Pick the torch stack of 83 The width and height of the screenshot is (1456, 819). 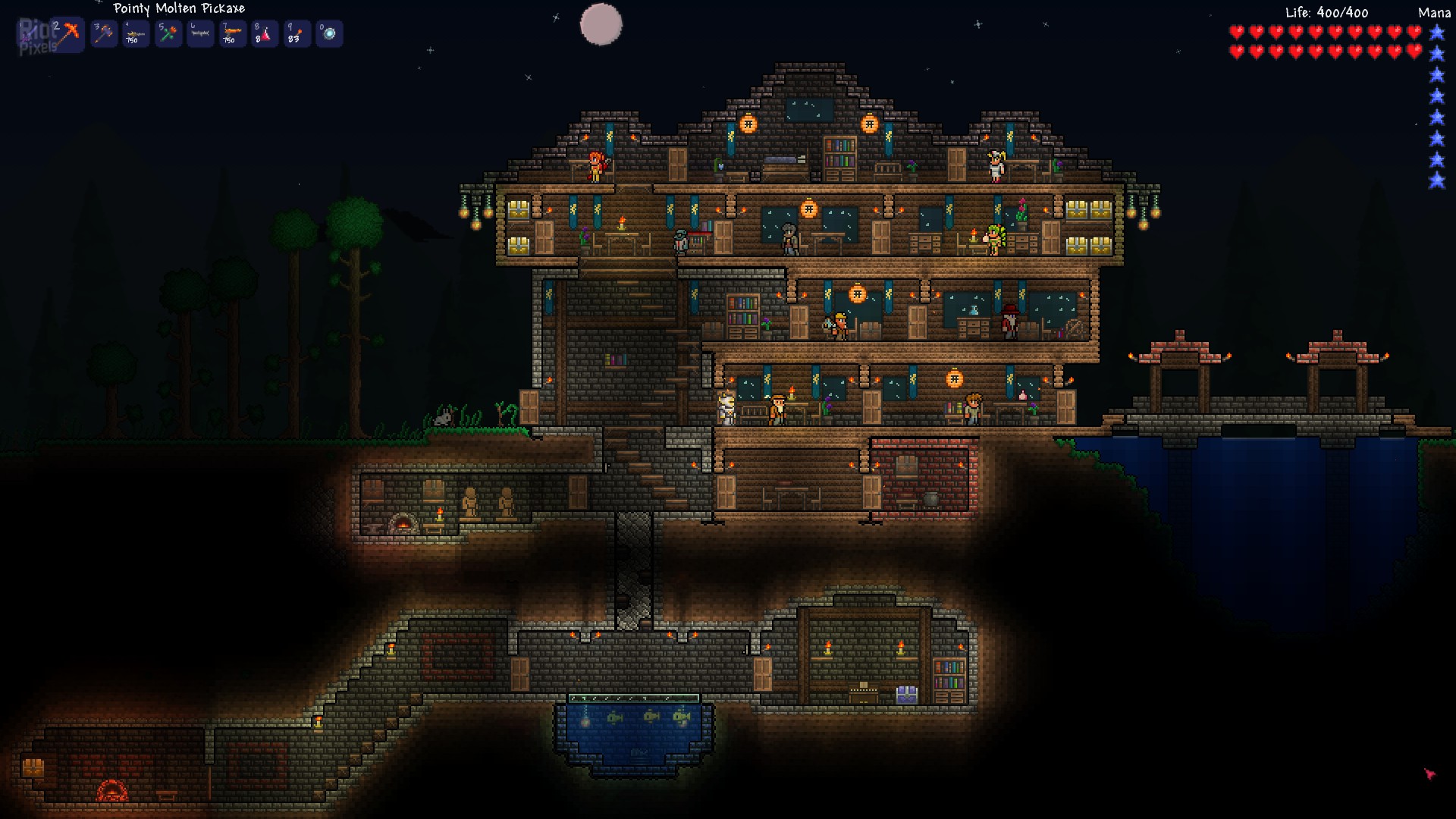pos(297,33)
